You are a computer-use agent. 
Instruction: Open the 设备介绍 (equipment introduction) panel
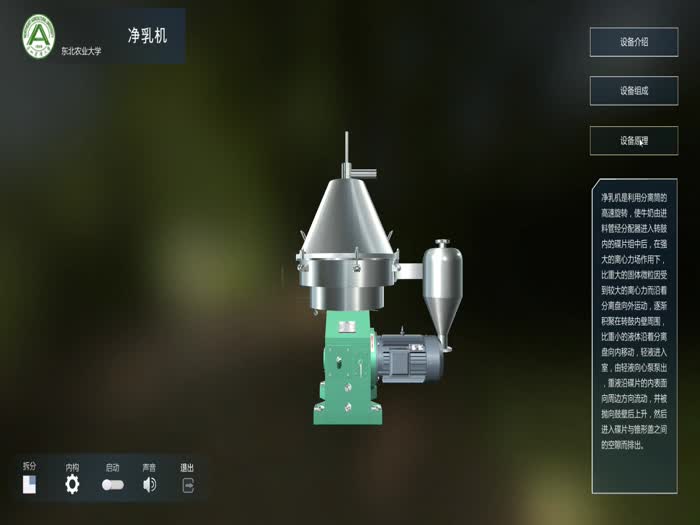tap(633, 42)
